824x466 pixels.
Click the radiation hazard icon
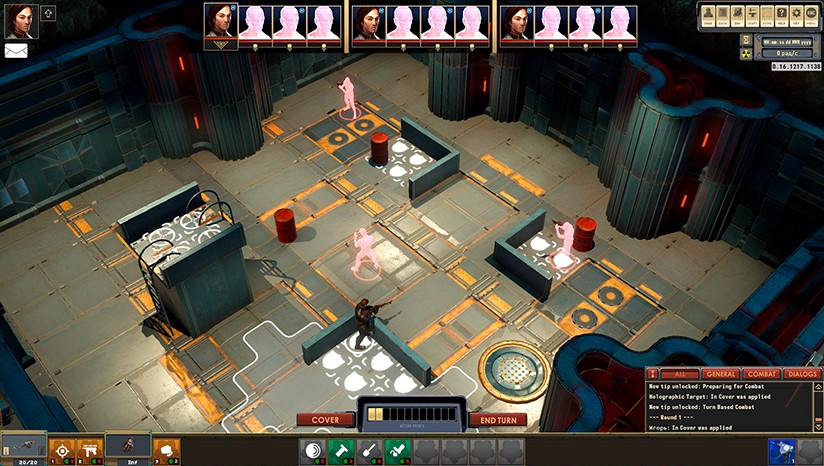[745, 53]
